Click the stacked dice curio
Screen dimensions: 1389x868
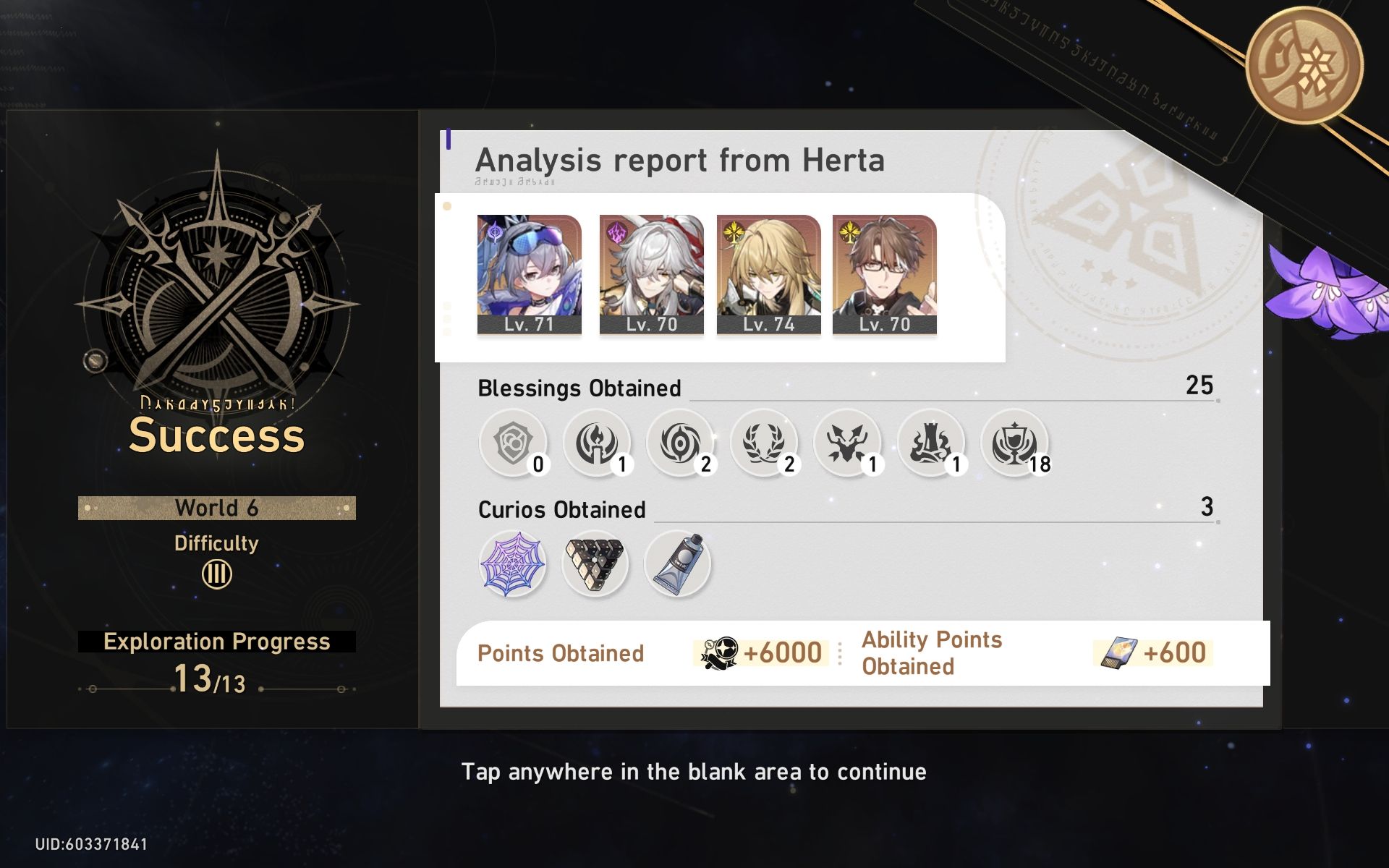[x=595, y=563]
